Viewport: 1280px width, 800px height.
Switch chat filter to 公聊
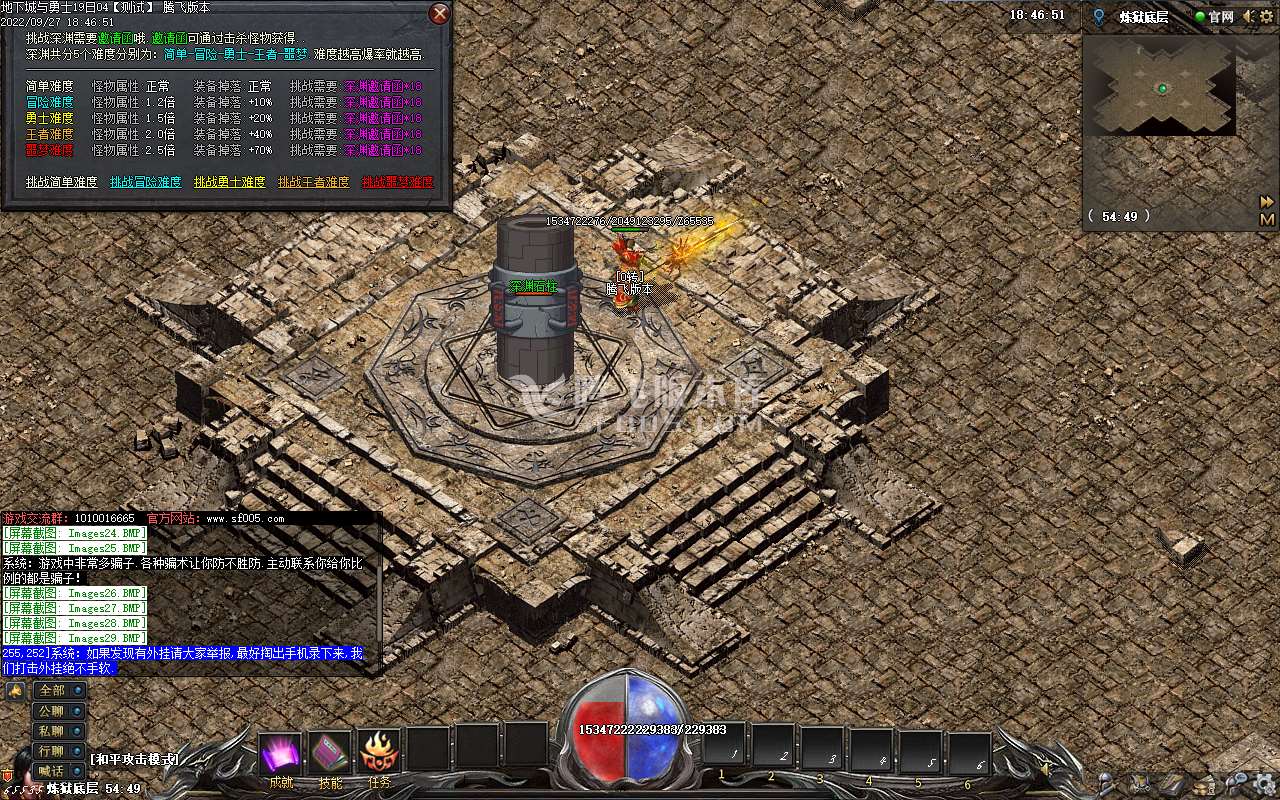[59, 711]
